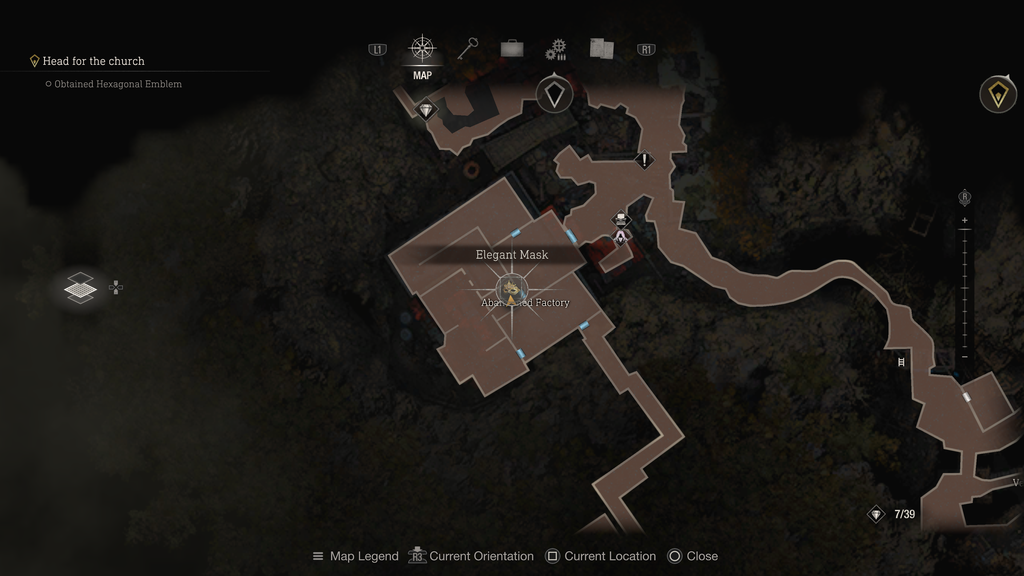
Task: Toggle Current Orientation
Action: (x=470, y=556)
